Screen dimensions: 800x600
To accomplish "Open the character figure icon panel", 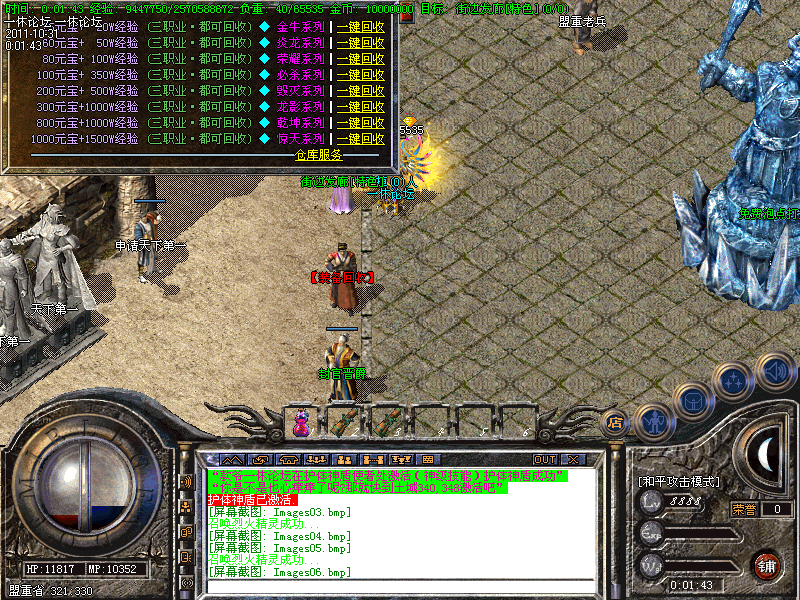I will click(652, 419).
